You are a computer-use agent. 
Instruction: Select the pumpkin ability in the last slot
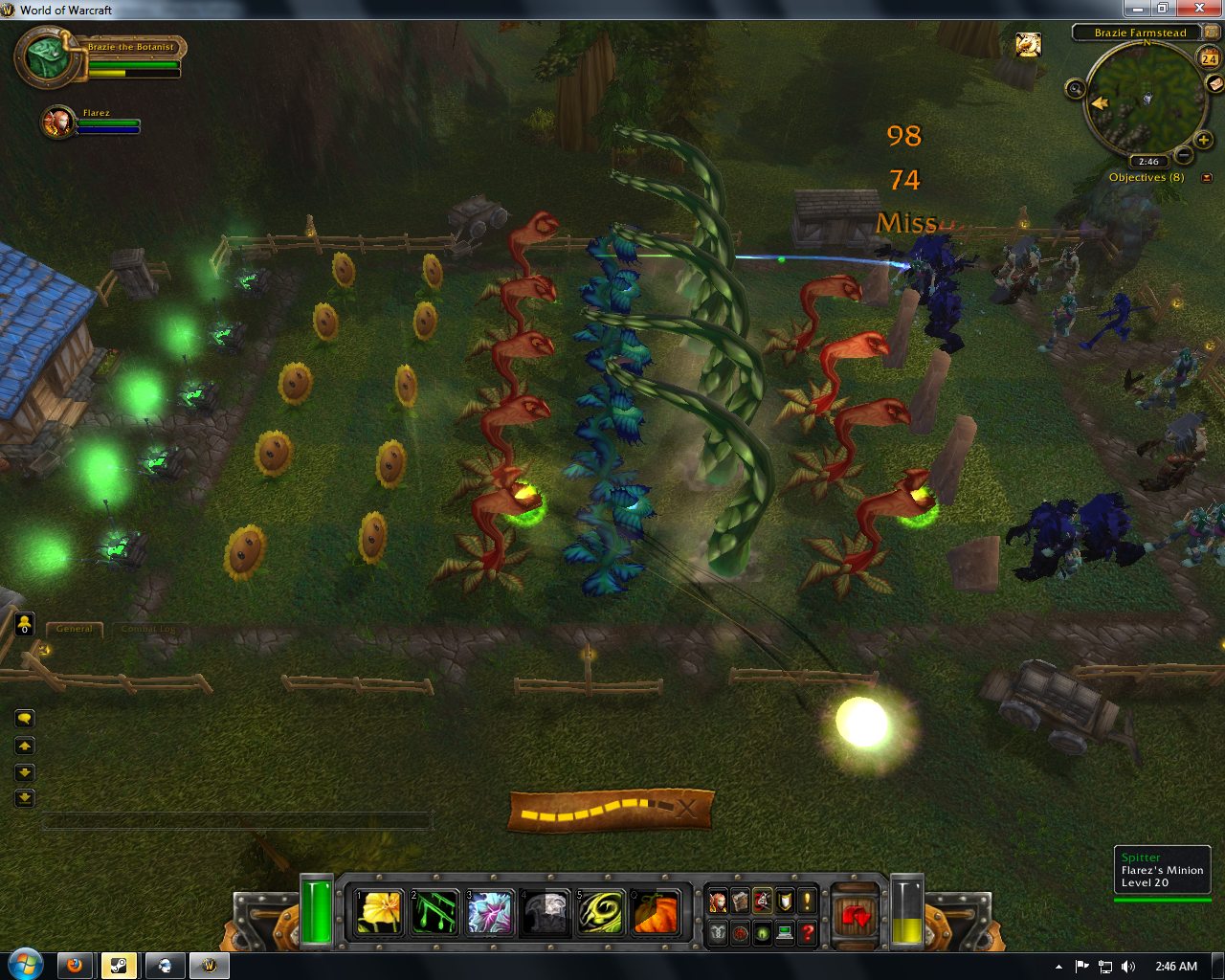(657, 912)
